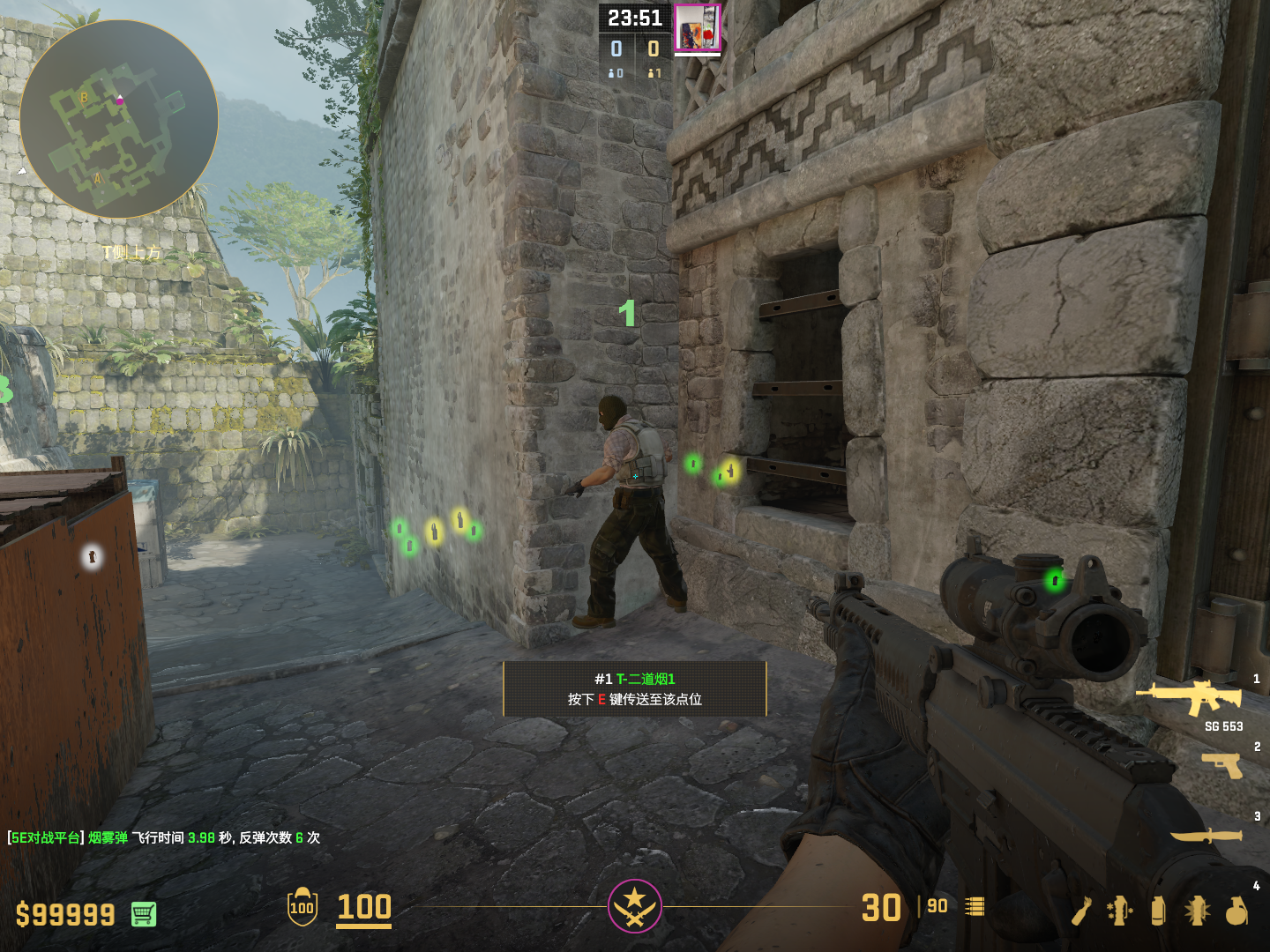The width and height of the screenshot is (1270, 952).
Task: Click the terrorist team emblem badge
Action: [634, 905]
